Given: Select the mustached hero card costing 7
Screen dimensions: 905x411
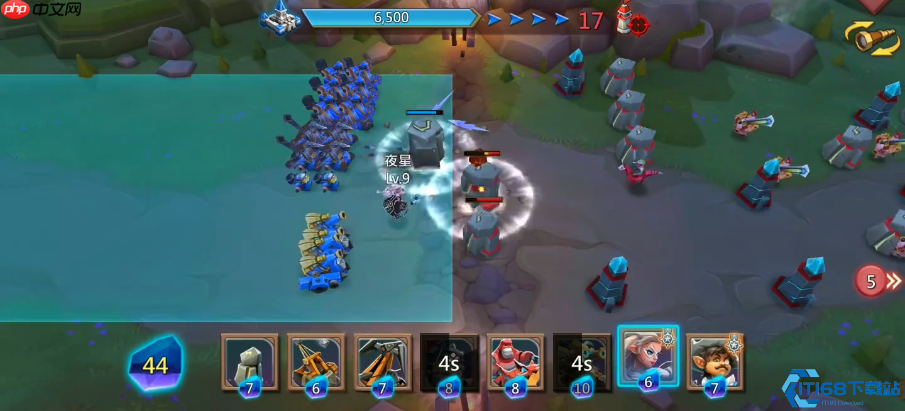Looking at the screenshot, I should (x=715, y=362).
